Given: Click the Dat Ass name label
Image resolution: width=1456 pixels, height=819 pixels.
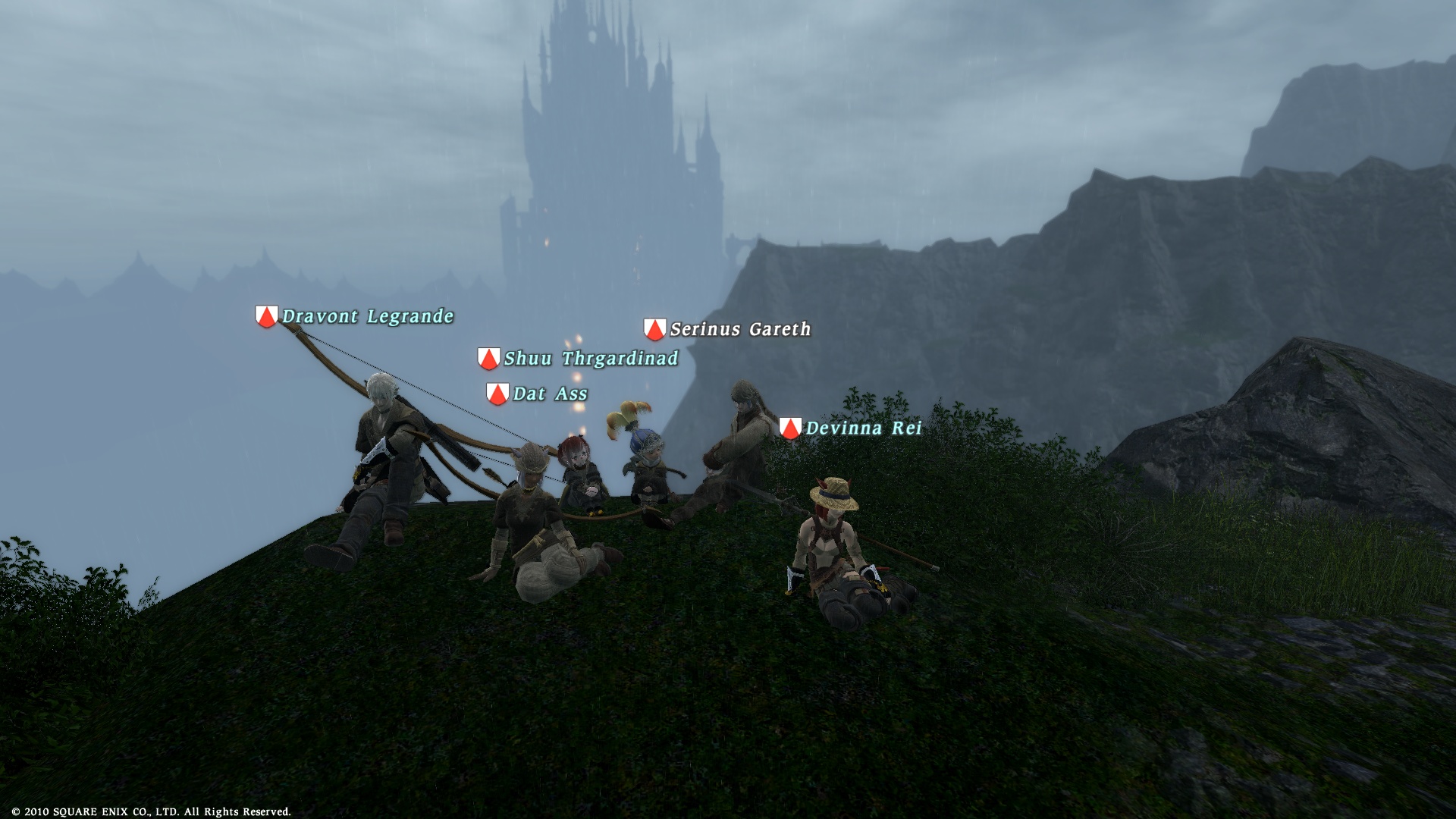Looking at the screenshot, I should [550, 394].
